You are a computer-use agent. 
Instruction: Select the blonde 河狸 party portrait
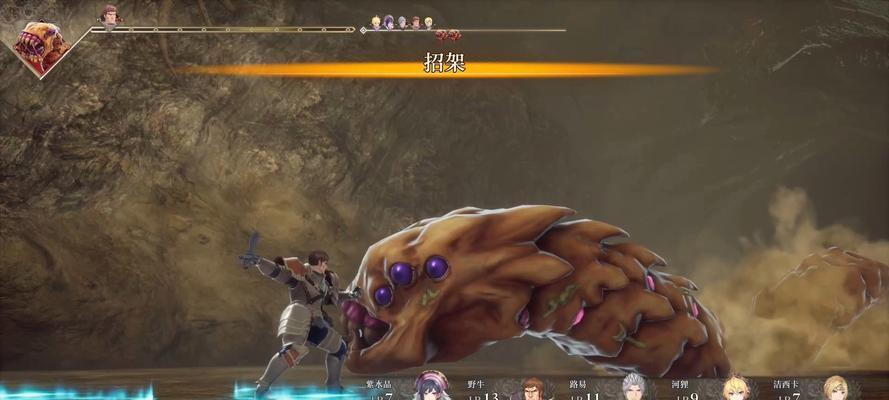click(734, 387)
